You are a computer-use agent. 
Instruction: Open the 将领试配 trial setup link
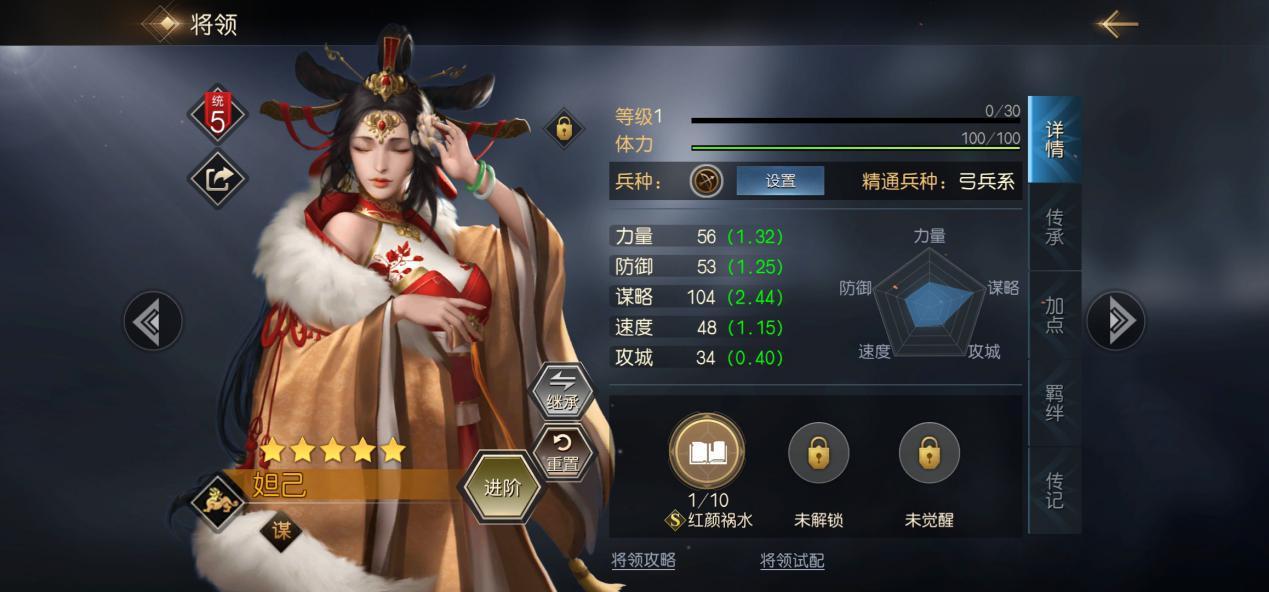[792, 561]
